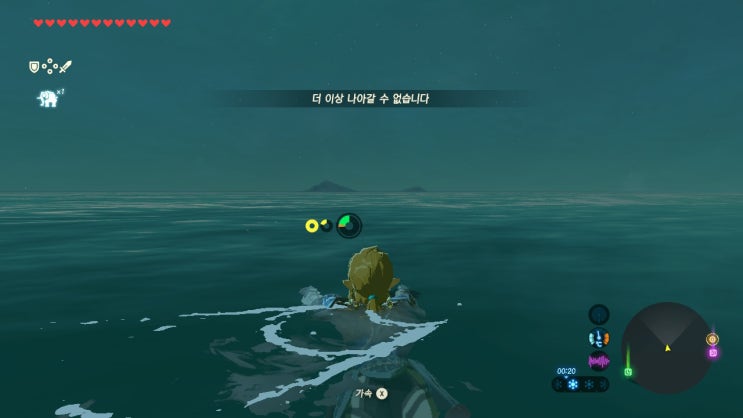The image size is (743, 418).
Task: Open the snowflake weather forecast strip
Action: coord(582,384)
